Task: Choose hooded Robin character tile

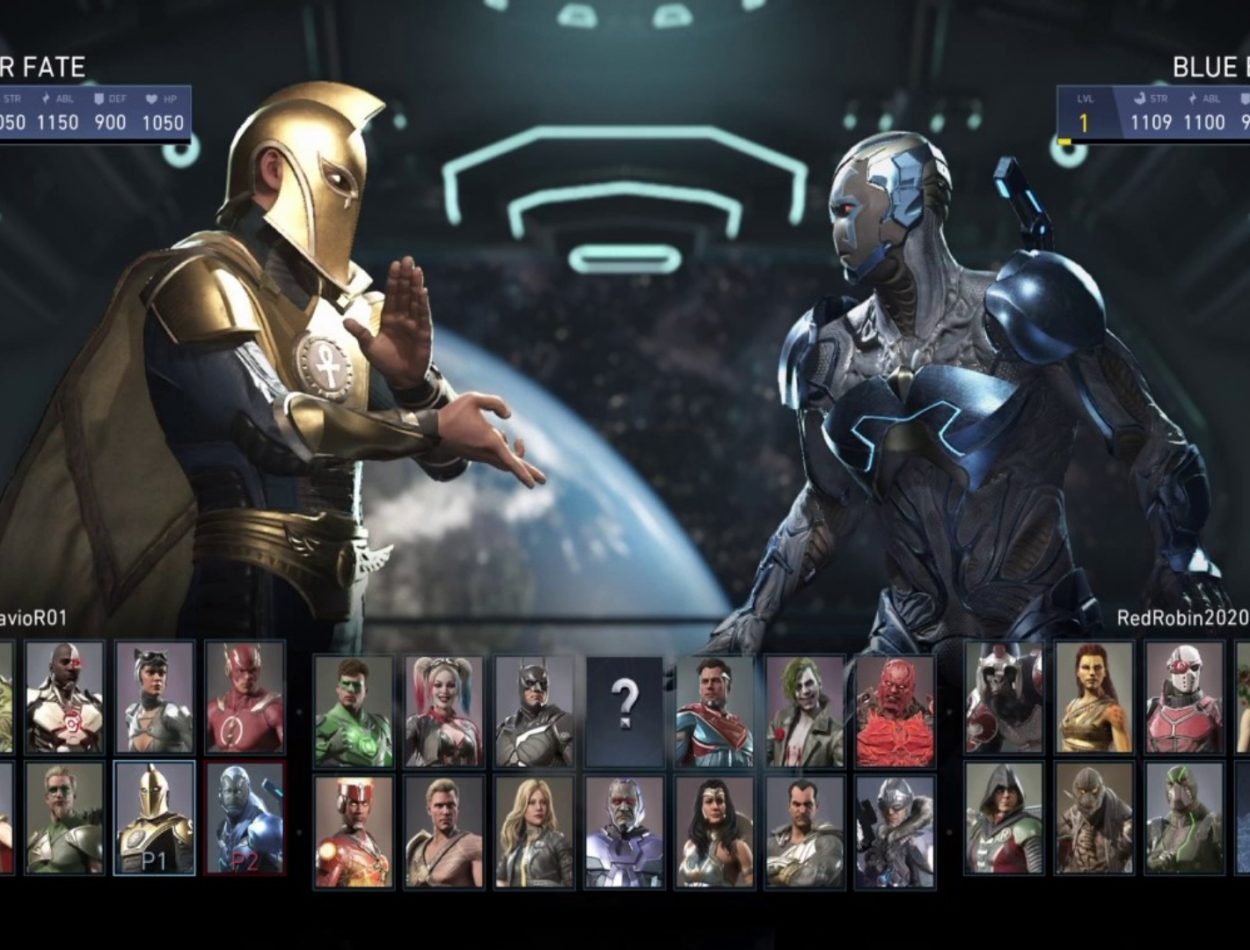Action: [x=1004, y=817]
